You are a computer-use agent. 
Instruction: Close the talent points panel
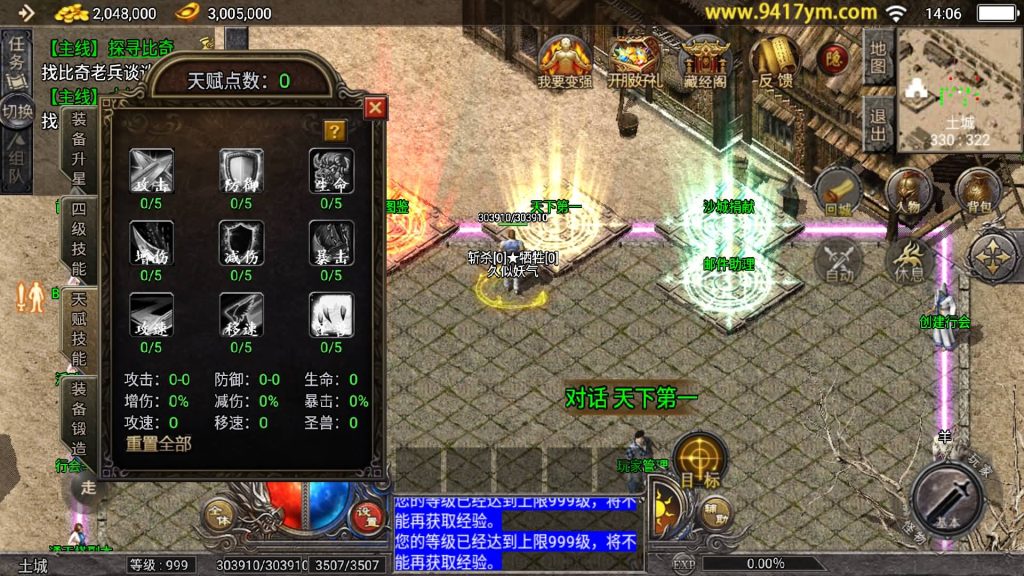point(375,107)
